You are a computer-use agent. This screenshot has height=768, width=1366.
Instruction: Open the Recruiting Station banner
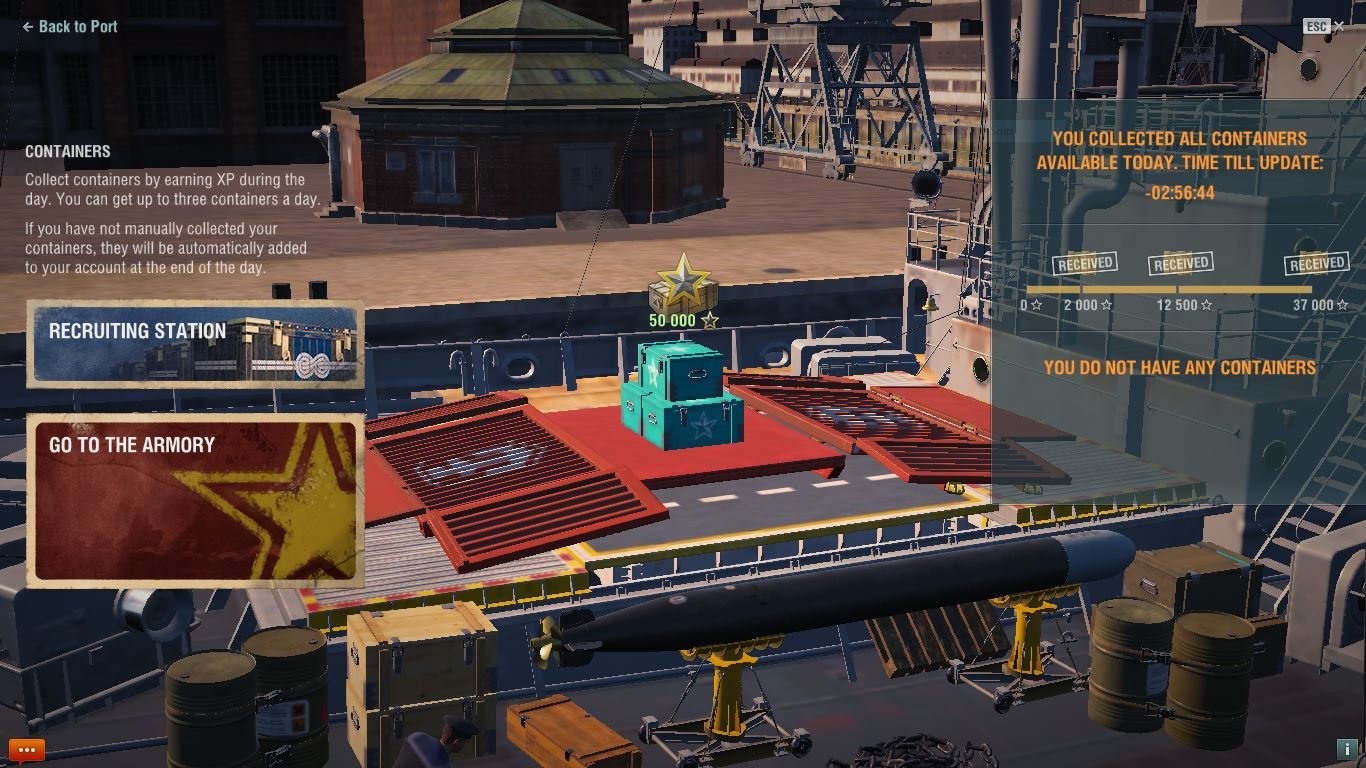[x=195, y=344]
